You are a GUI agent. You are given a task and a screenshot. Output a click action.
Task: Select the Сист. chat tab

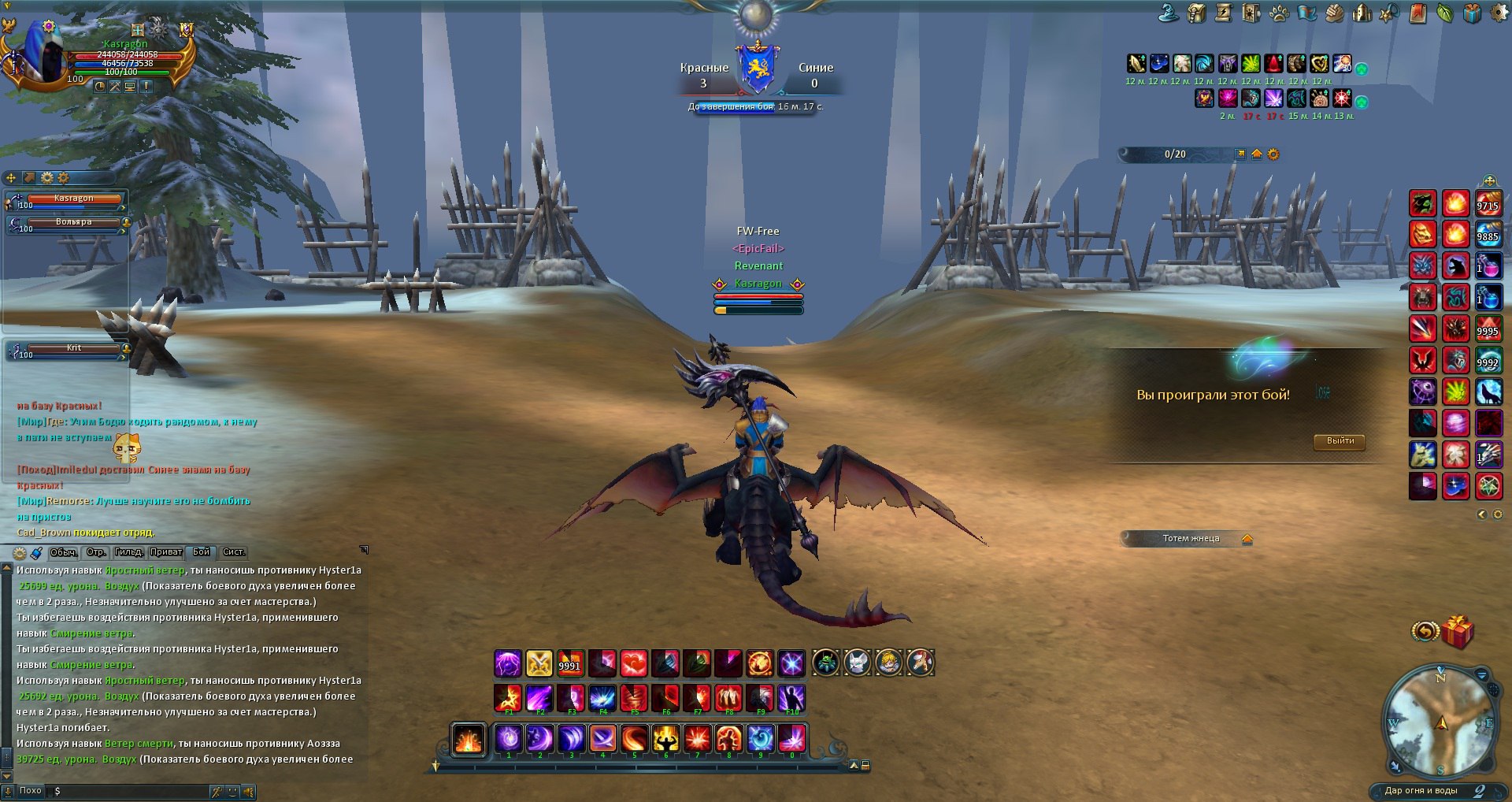coord(234,552)
